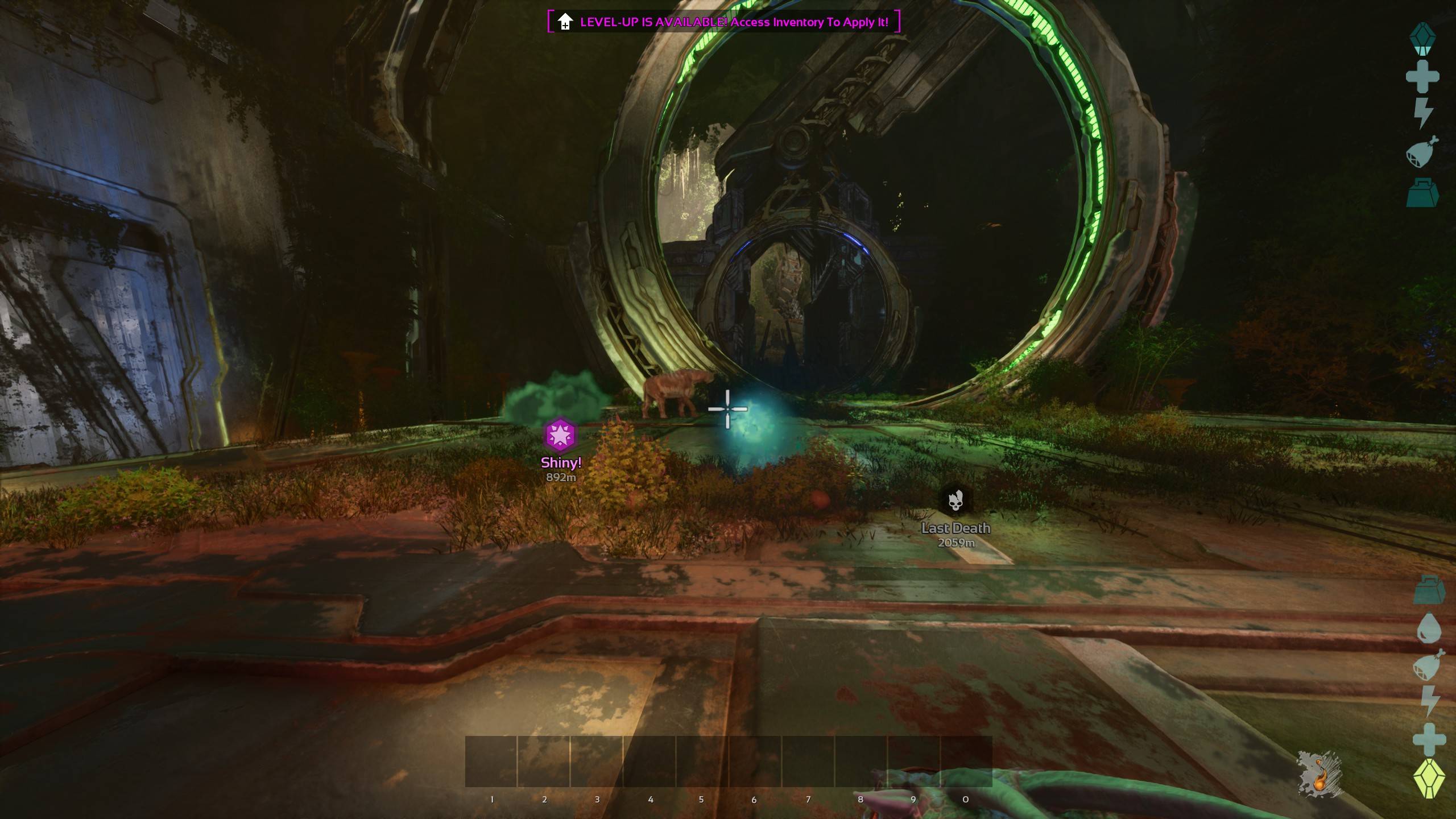This screenshot has height=819, width=1456.
Task: Select the yellow-green experience gem icon
Action: point(1429,778)
